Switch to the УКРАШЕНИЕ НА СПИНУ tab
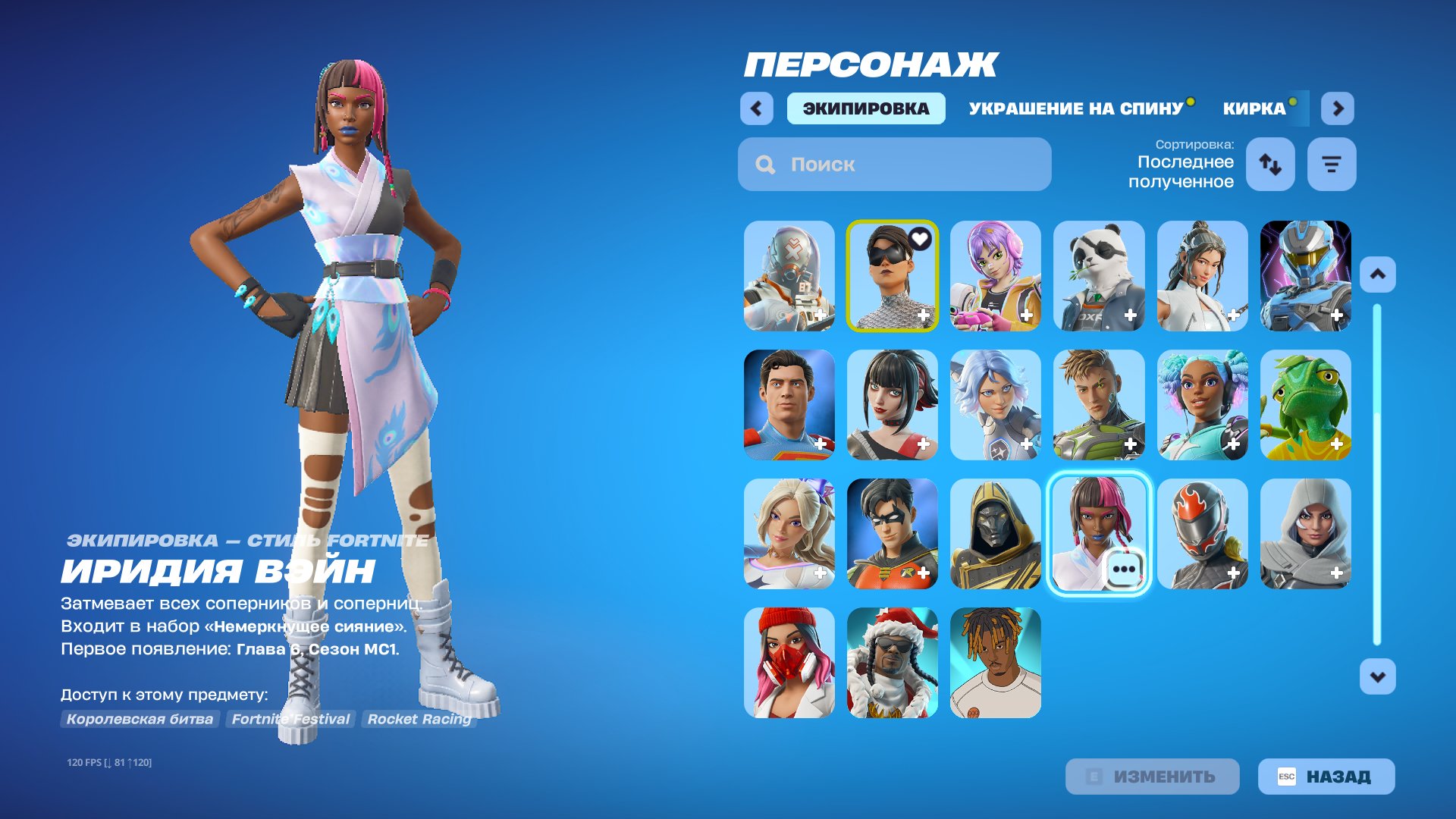This screenshot has width=1456, height=819. (1074, 108)
